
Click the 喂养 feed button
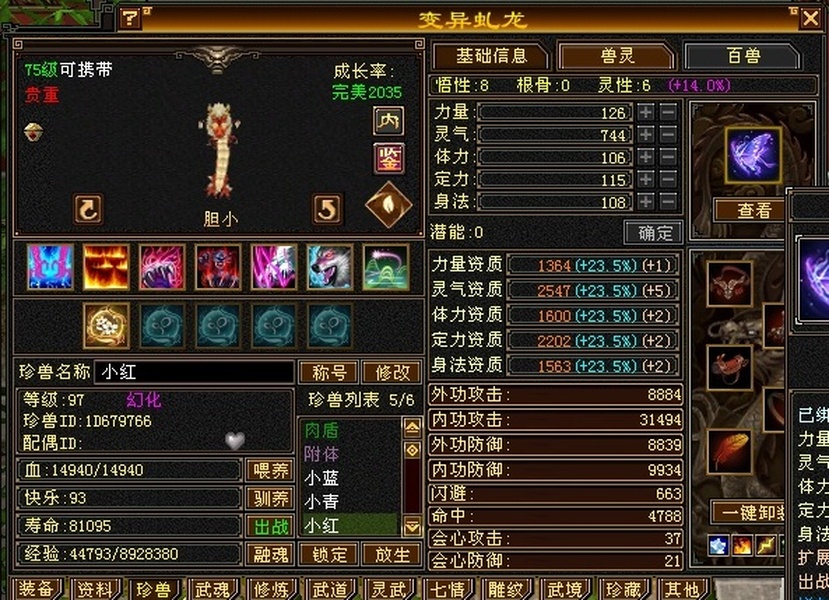(x=269, y=470)
